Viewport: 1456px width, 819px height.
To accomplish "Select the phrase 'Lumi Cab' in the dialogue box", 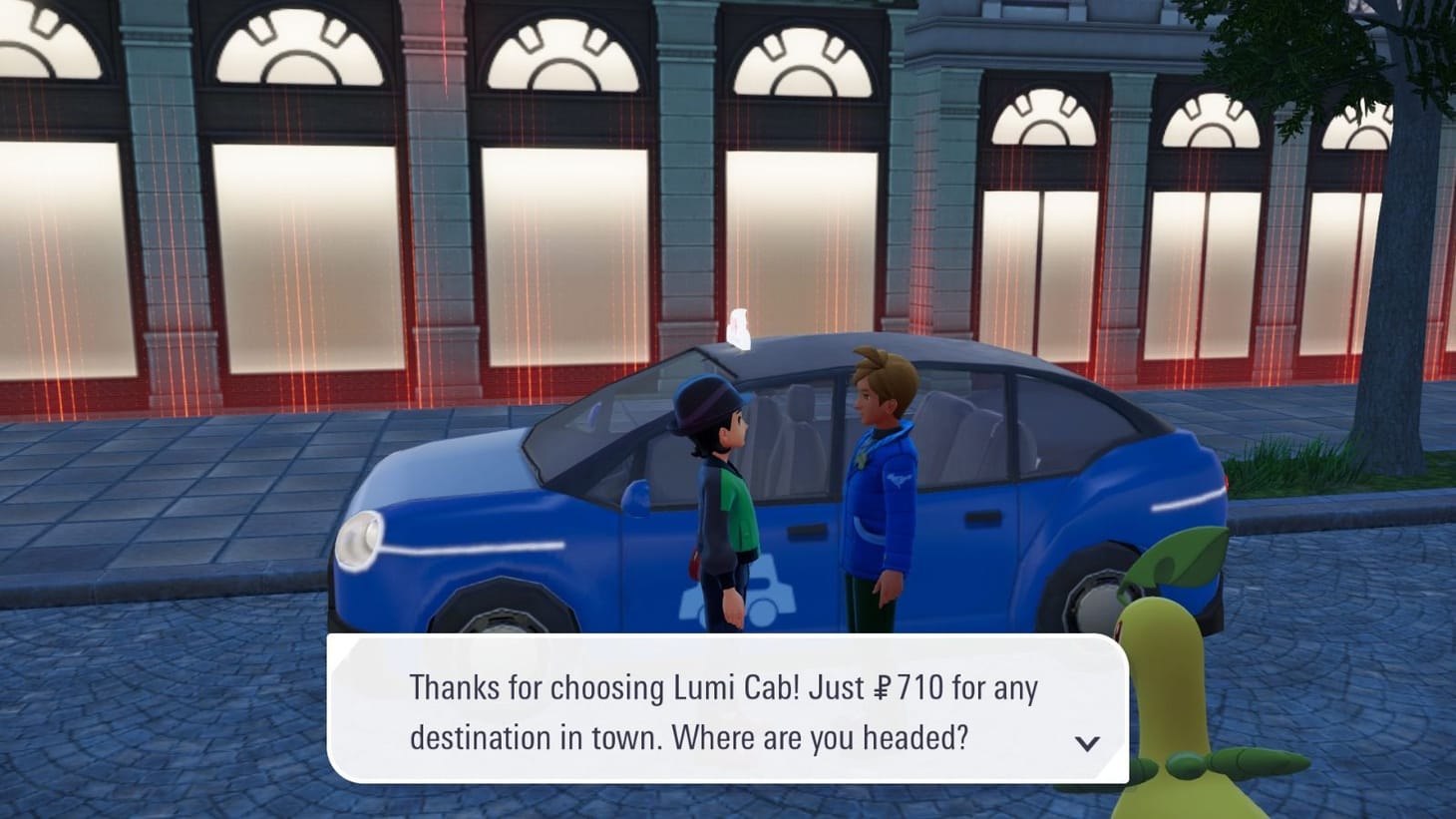I will pyautogui.click(x=733, y=686).
